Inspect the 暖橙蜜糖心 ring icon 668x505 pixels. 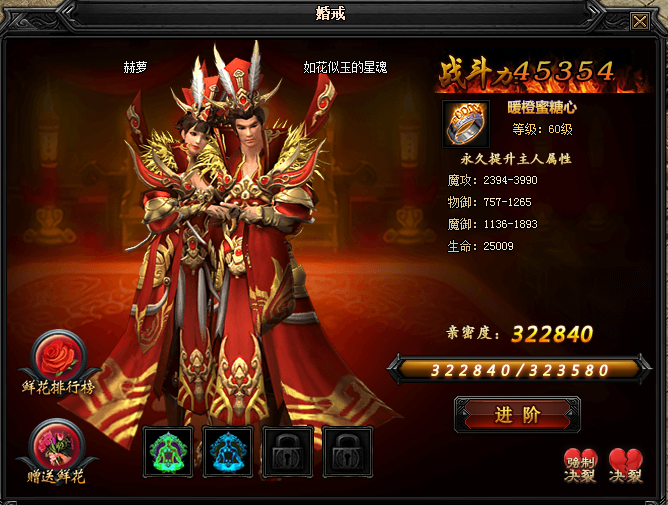[x=466, y=122]
